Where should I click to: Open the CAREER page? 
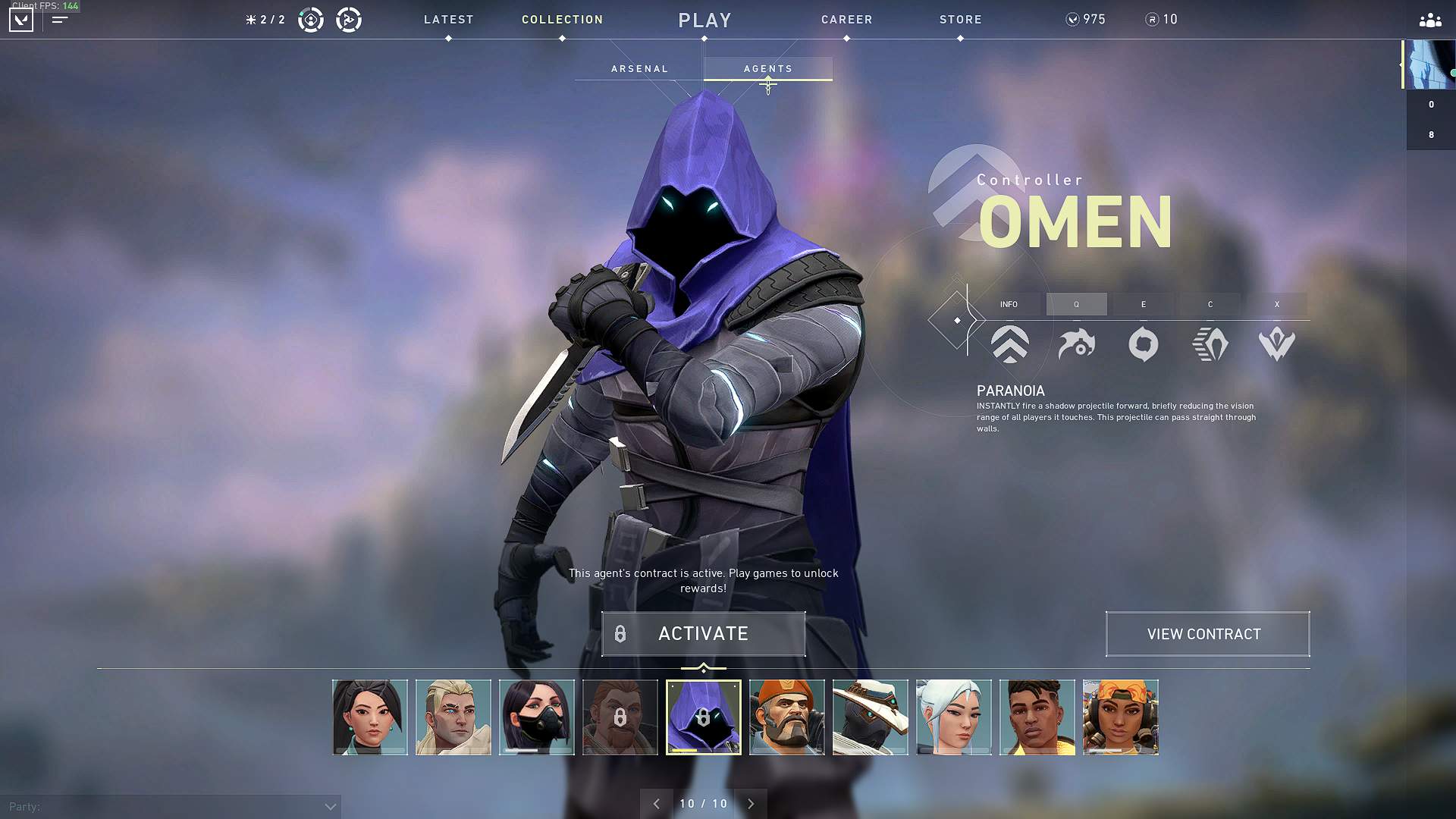coord(846,20)
